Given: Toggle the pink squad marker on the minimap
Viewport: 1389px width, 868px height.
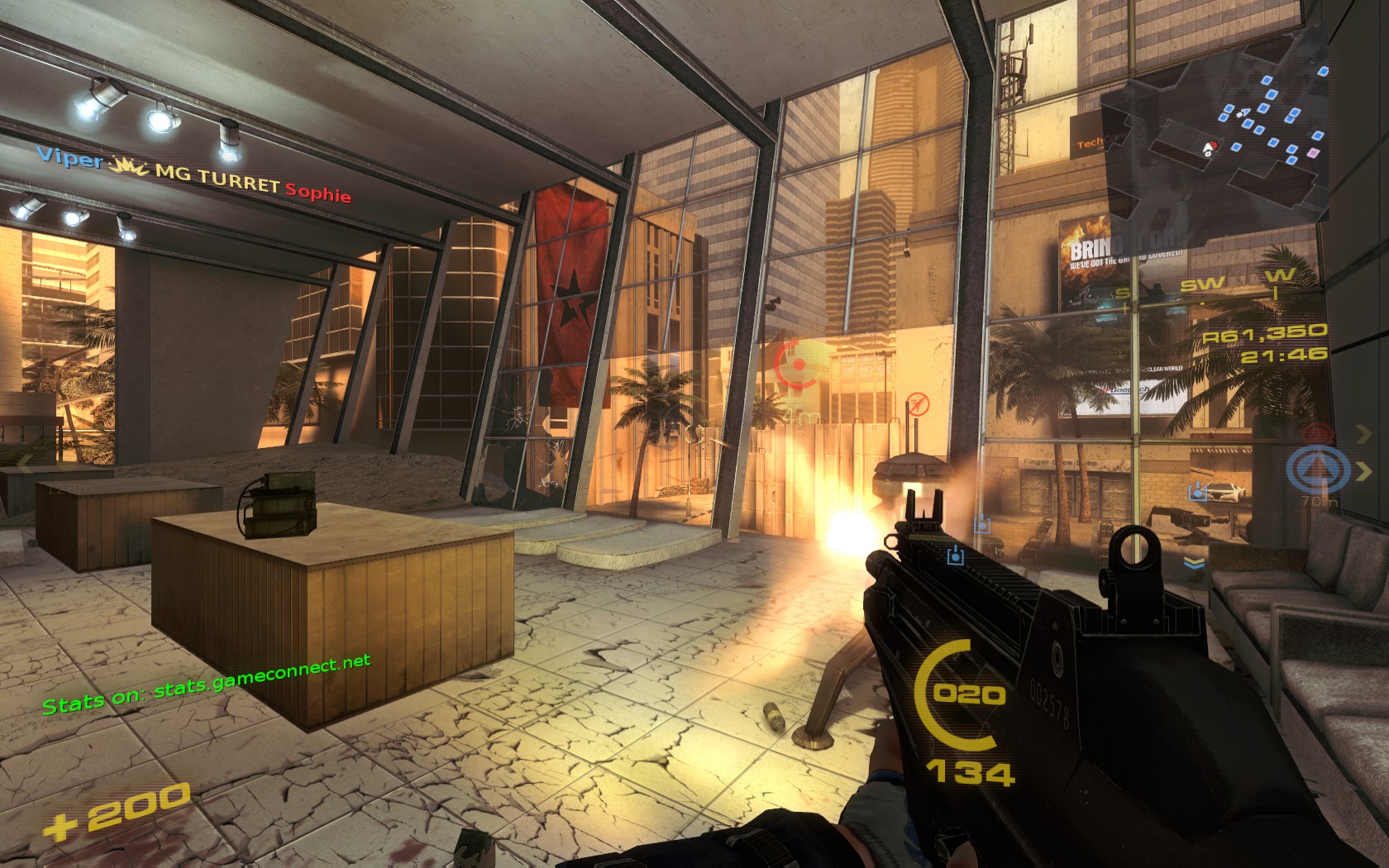Looking at the screenshot, I should (1312, 153).
